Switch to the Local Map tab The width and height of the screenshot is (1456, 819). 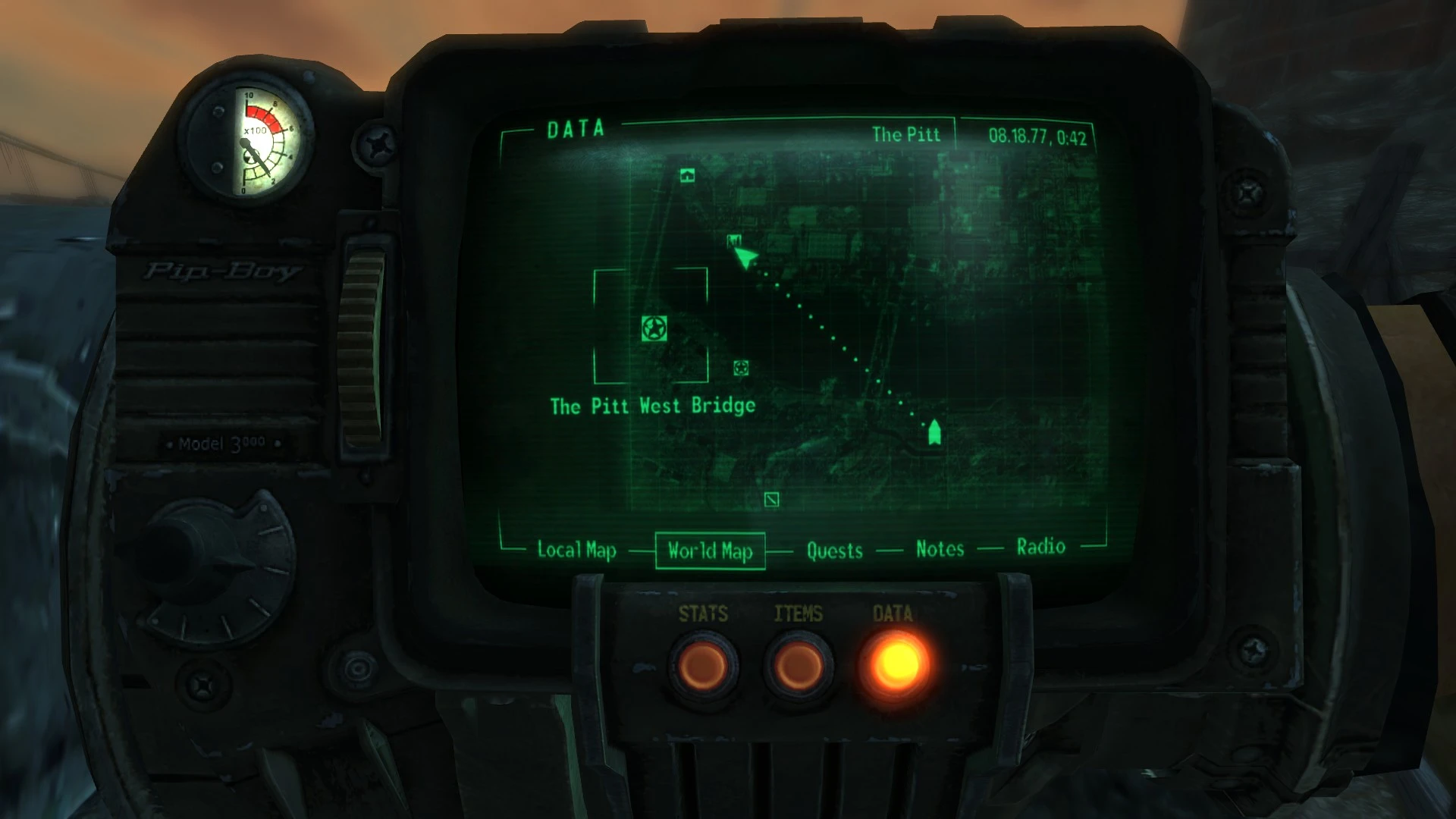point(576,550)
